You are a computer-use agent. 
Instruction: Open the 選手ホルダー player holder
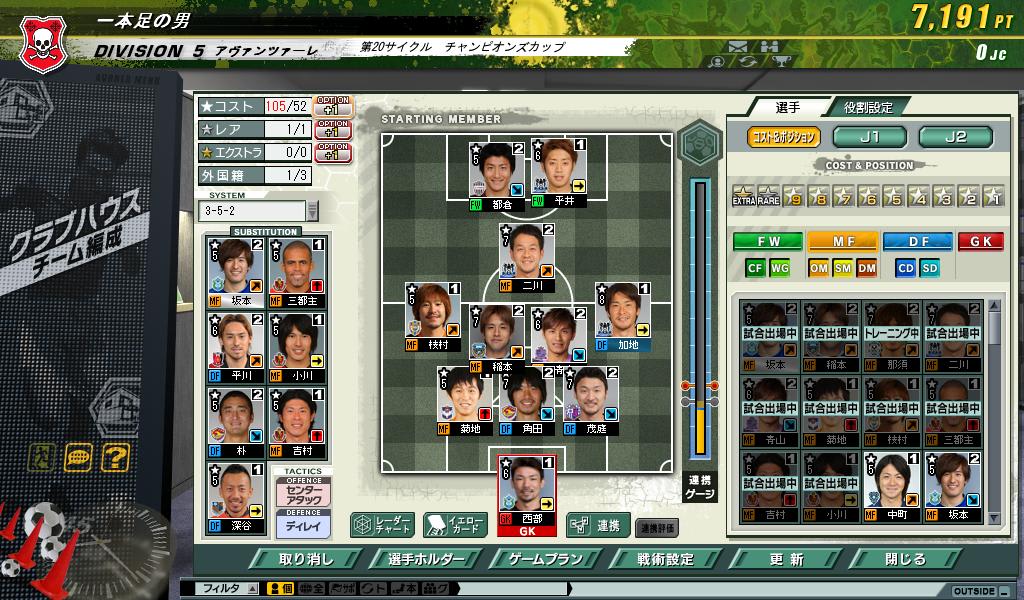(429, 559)
